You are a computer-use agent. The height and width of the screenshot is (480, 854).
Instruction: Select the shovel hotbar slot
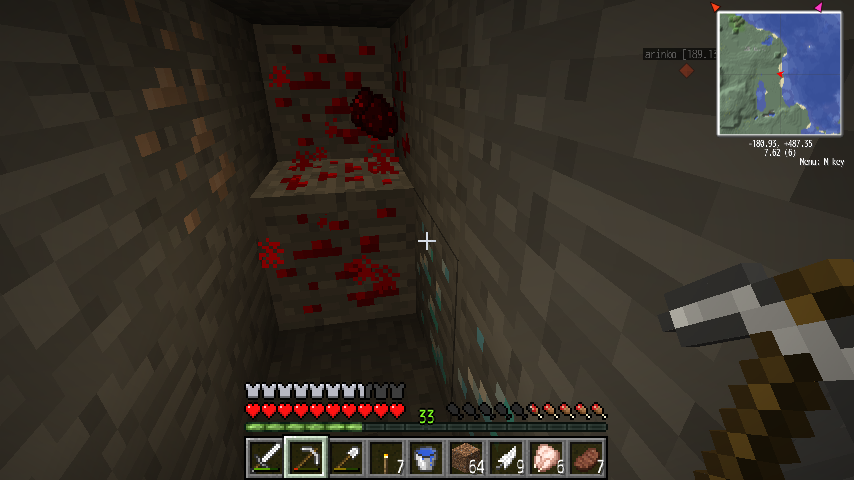pyautogui.click(x=345, y=459)
